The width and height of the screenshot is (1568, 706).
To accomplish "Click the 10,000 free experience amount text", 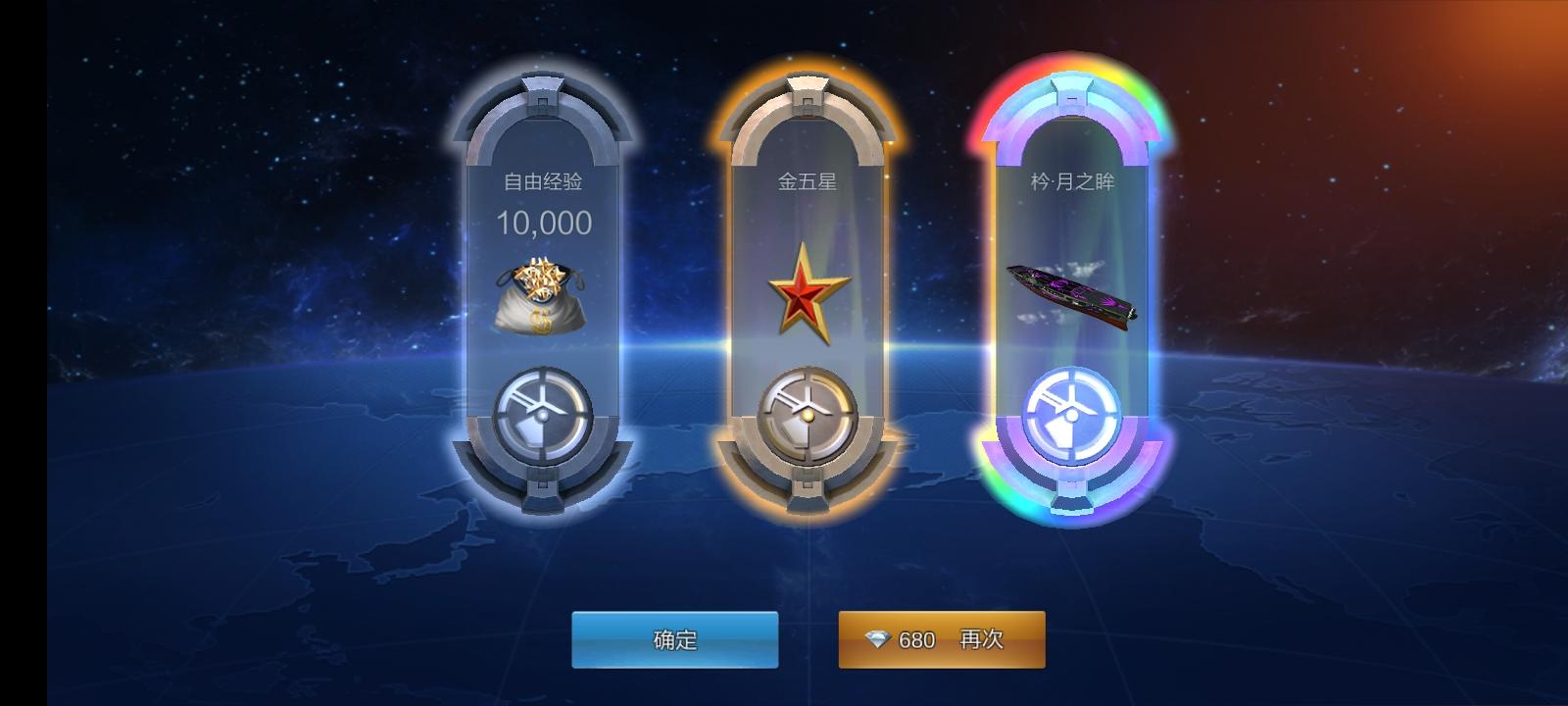I will point(543,224).
